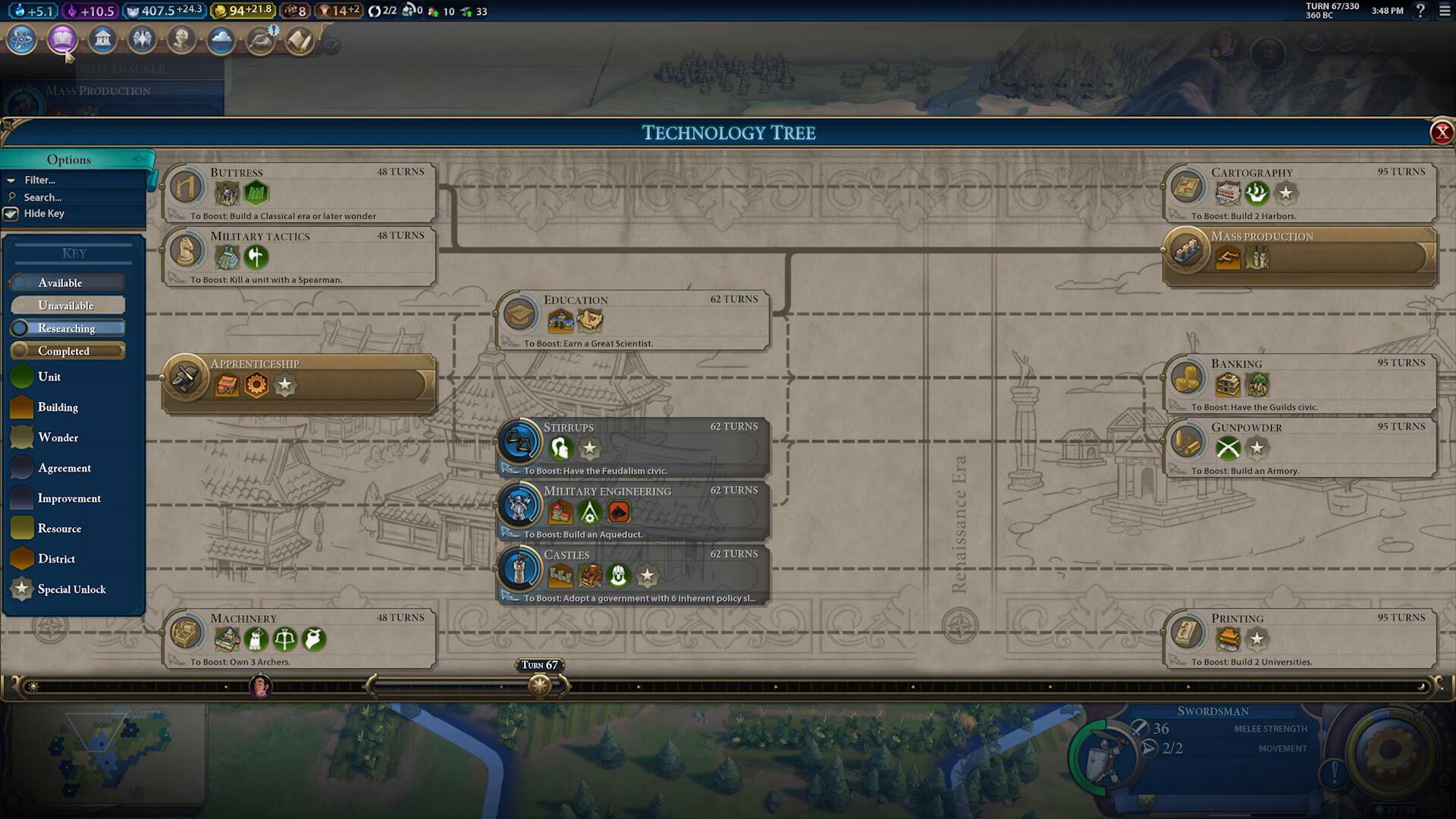Choose the Castles technology
1456x819 pixels.
click(632, 575)
